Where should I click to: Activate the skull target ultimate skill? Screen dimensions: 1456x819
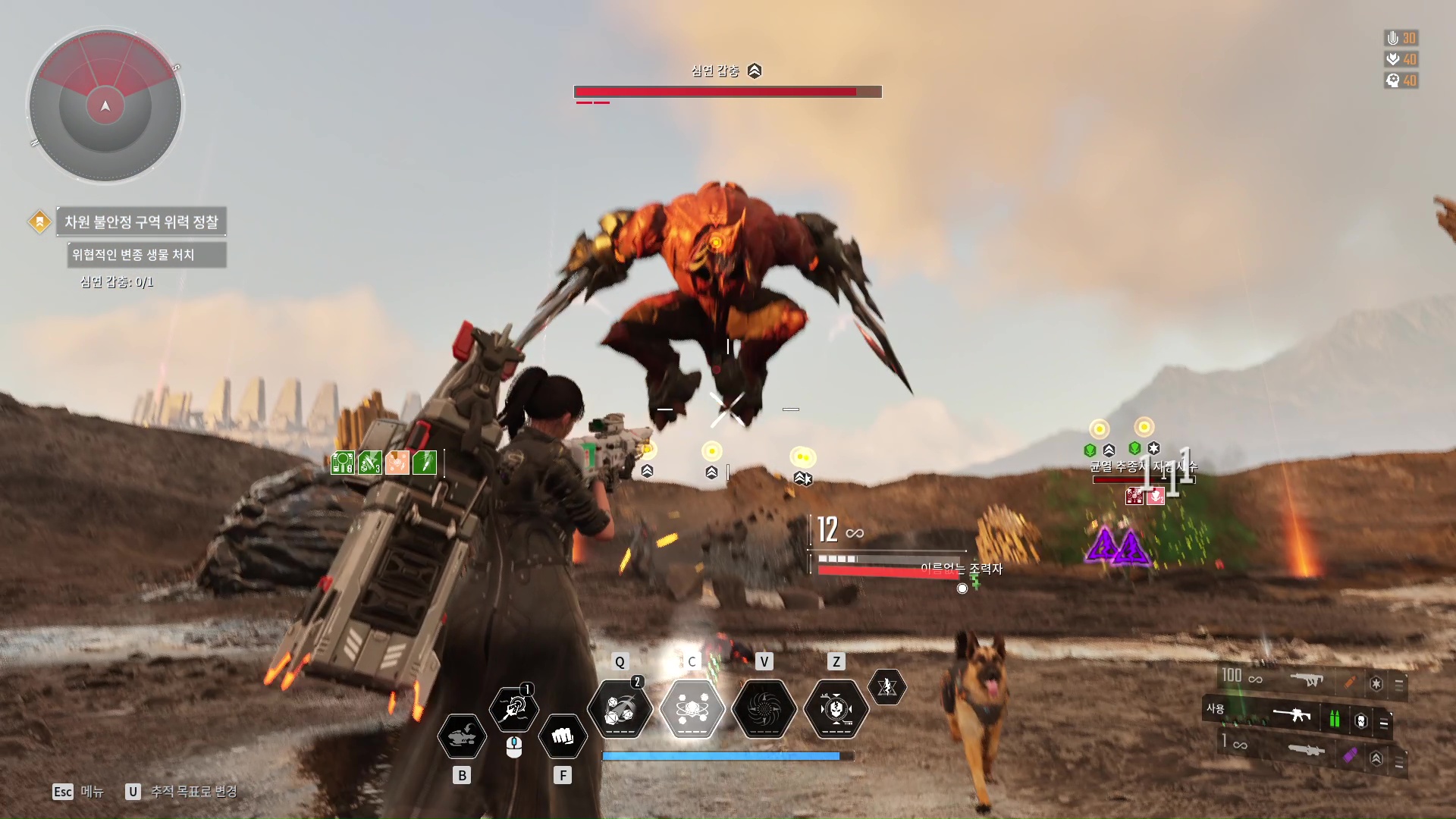[836, 710]
